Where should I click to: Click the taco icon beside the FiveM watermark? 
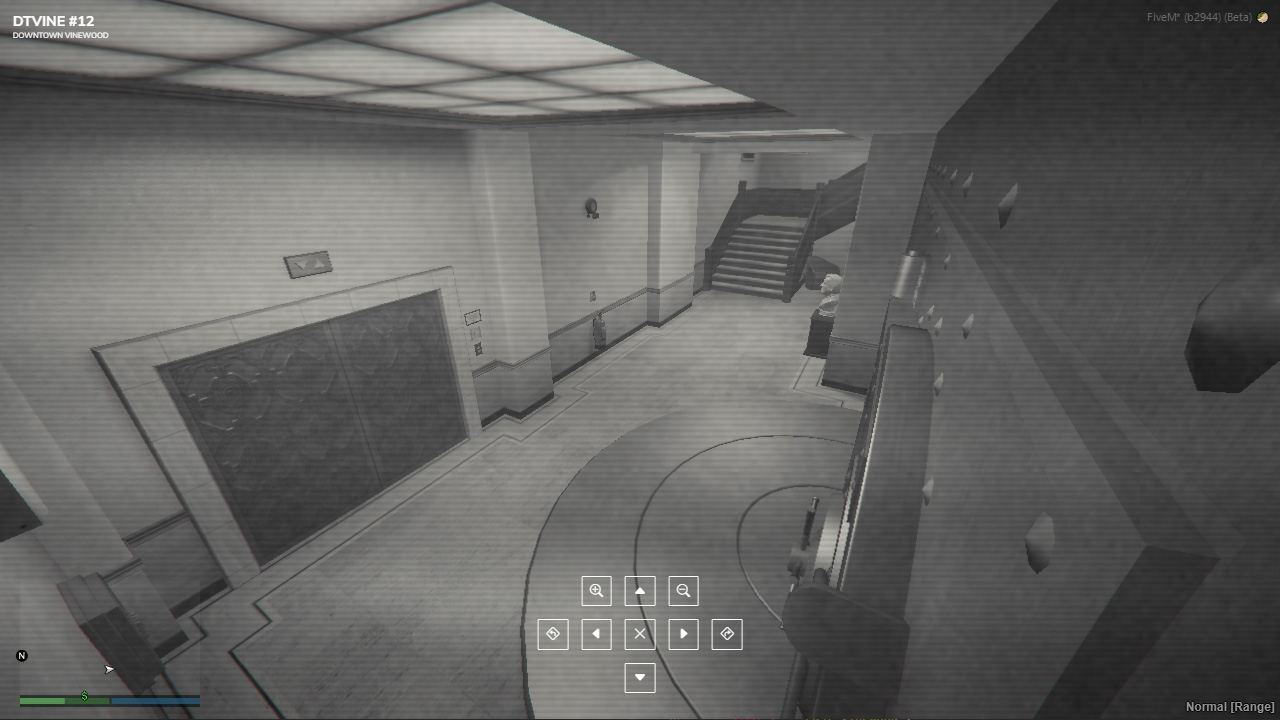tap(1262, 17)
